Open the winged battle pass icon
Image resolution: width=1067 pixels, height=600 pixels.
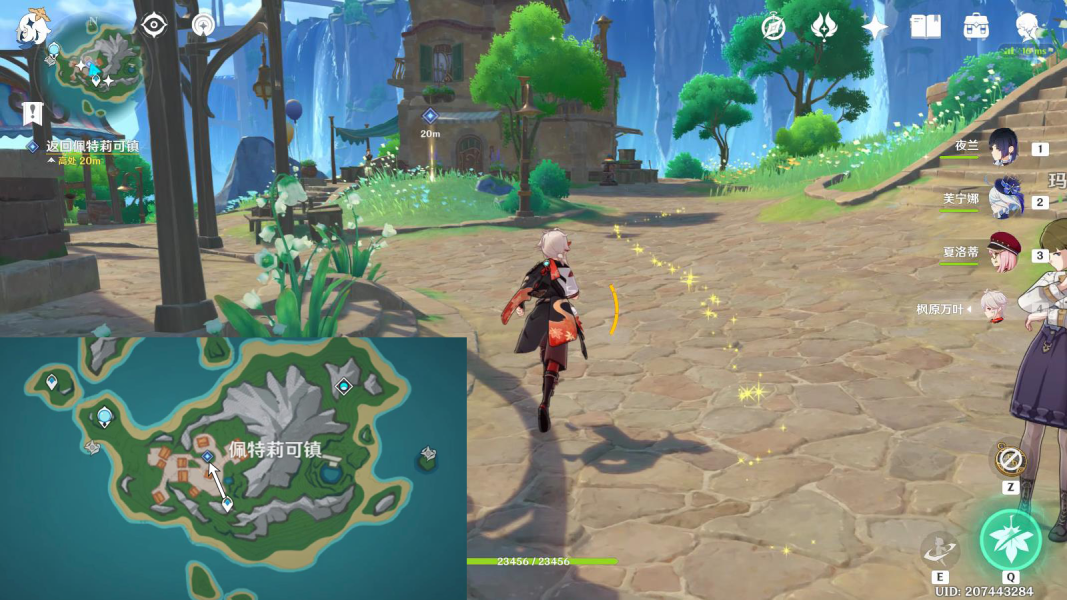pos(823,27)
